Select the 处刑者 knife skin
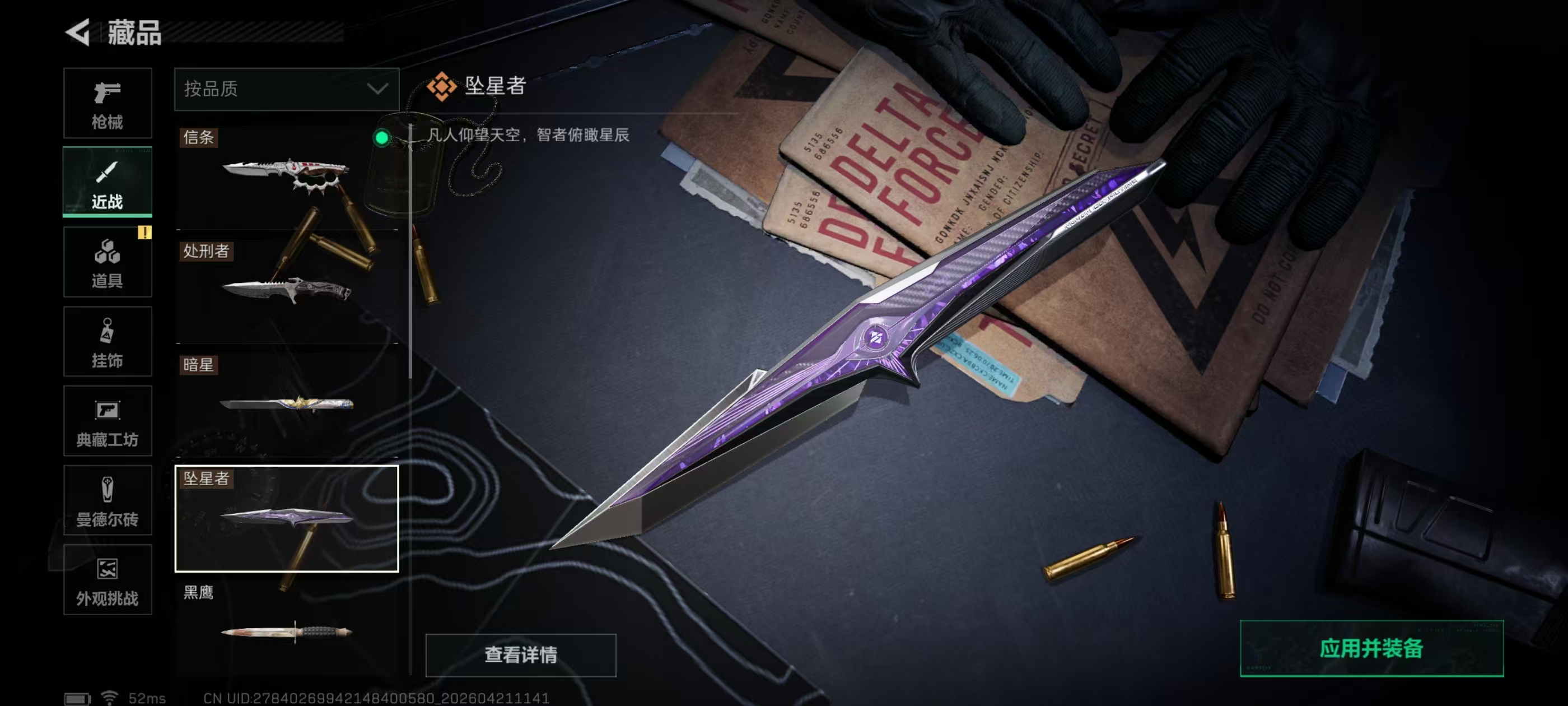 (x=286, y=289)
